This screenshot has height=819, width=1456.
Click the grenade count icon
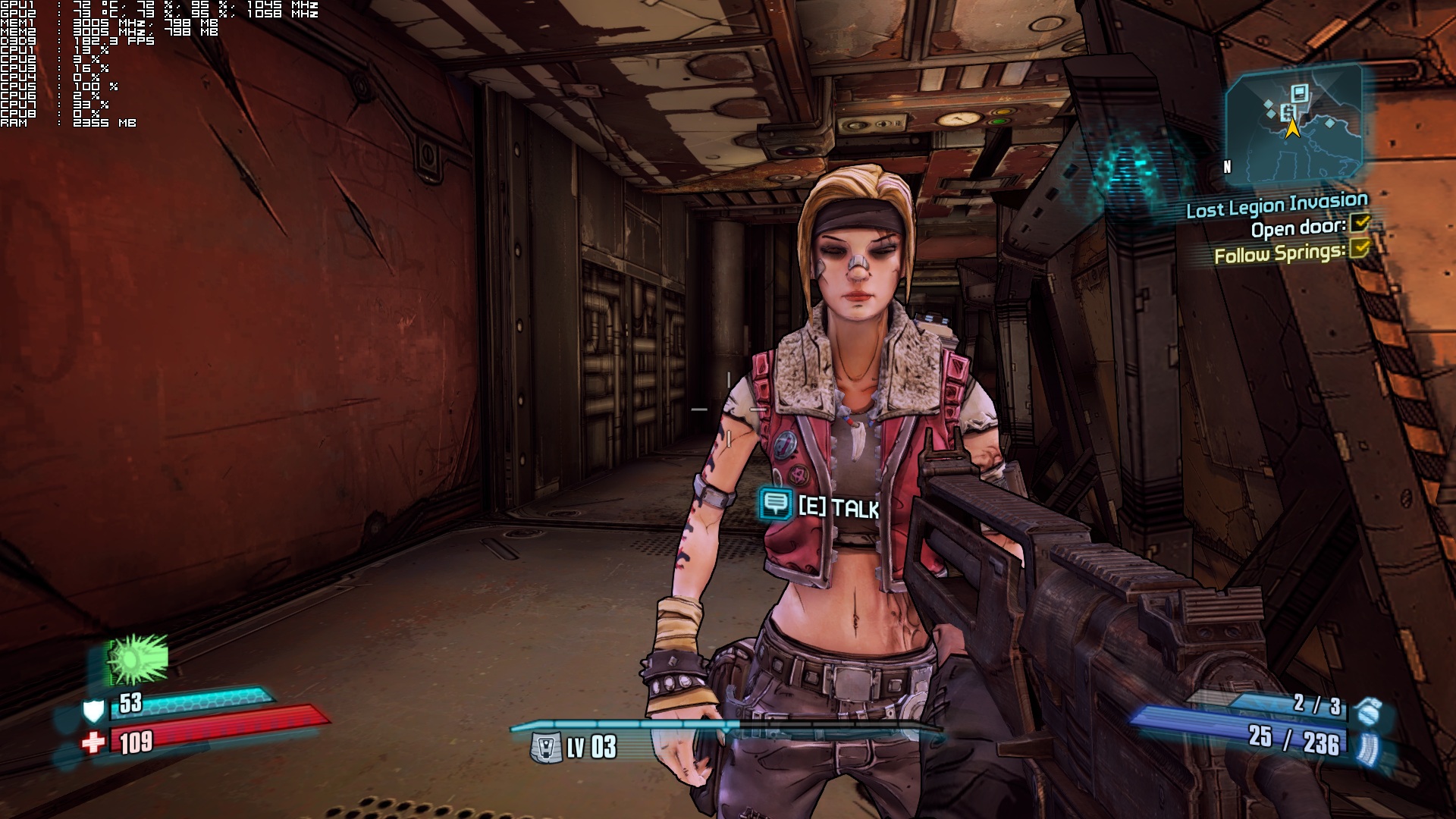(x=1369, y=711)
